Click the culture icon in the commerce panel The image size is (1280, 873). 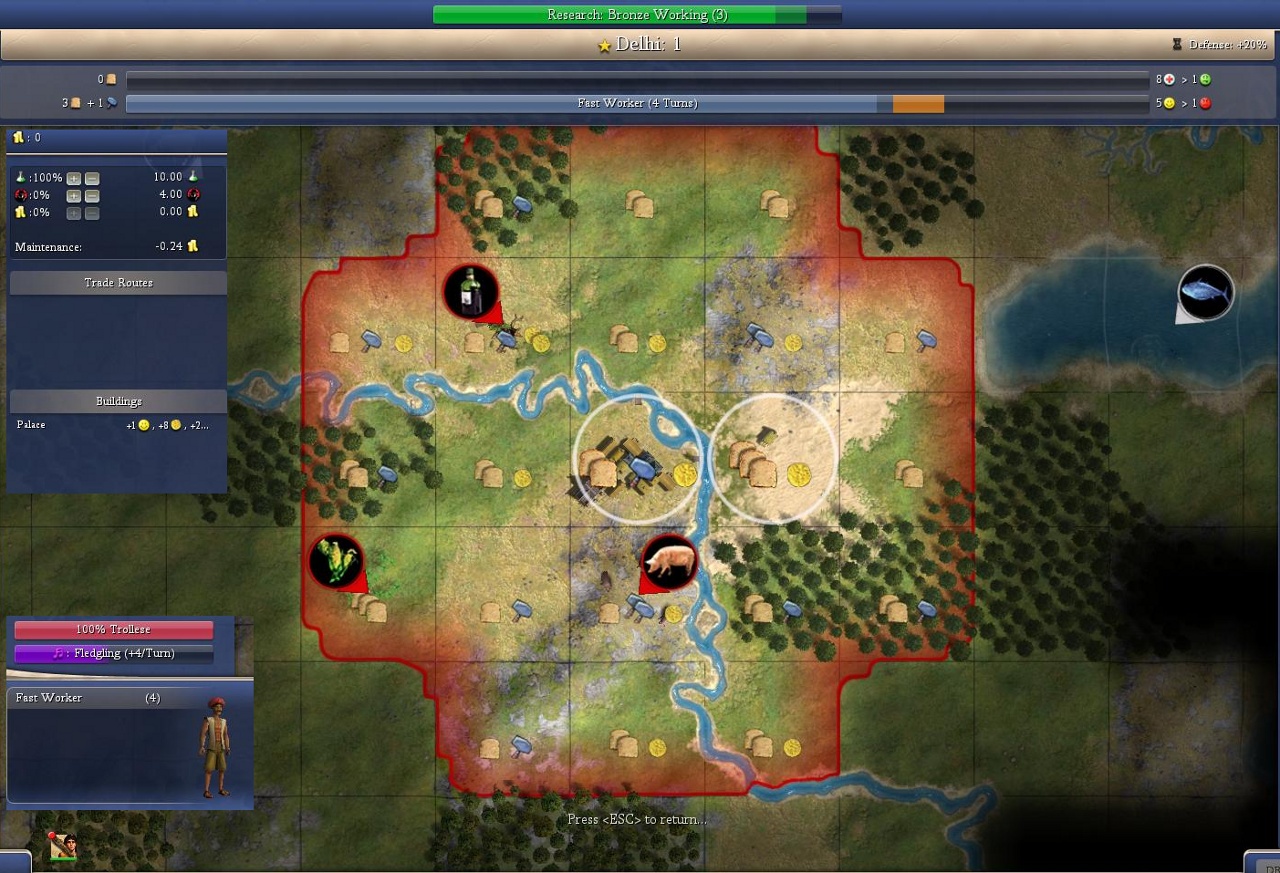click(x=22, y=195)
